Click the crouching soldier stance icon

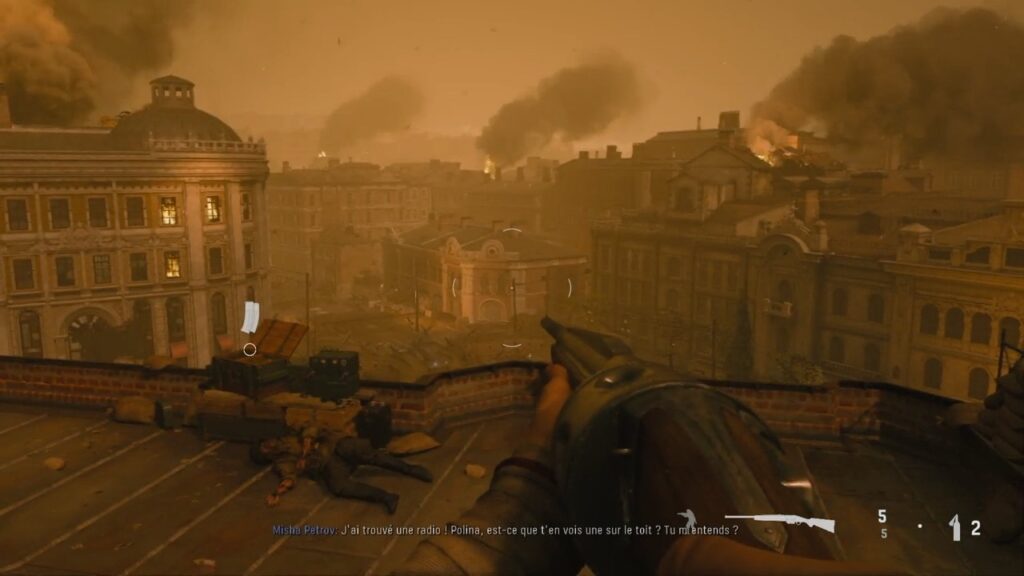coord(687,520)
